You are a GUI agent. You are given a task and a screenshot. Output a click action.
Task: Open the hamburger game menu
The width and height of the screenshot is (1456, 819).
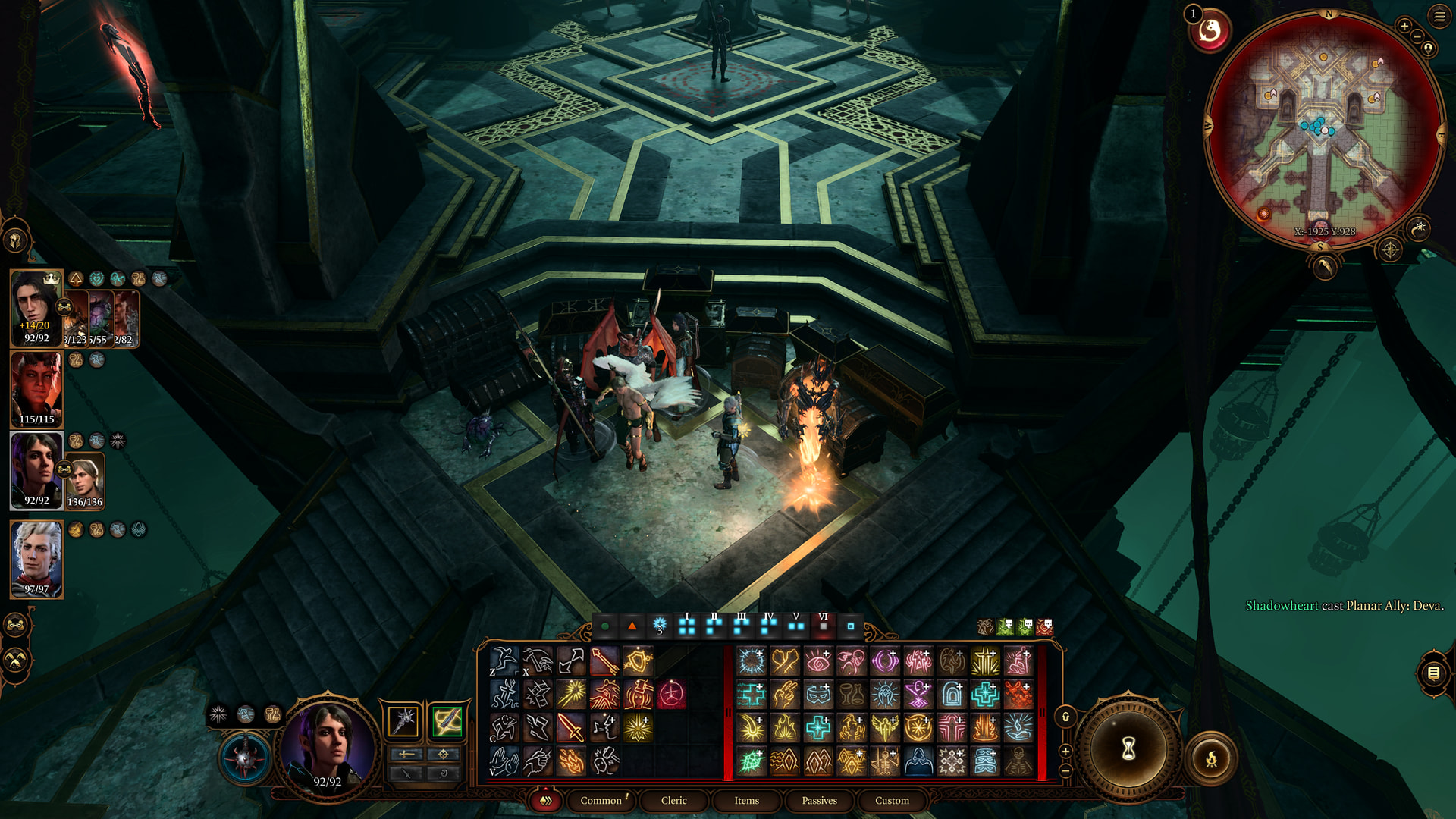pyautogui.click(x=1439, y=16)
